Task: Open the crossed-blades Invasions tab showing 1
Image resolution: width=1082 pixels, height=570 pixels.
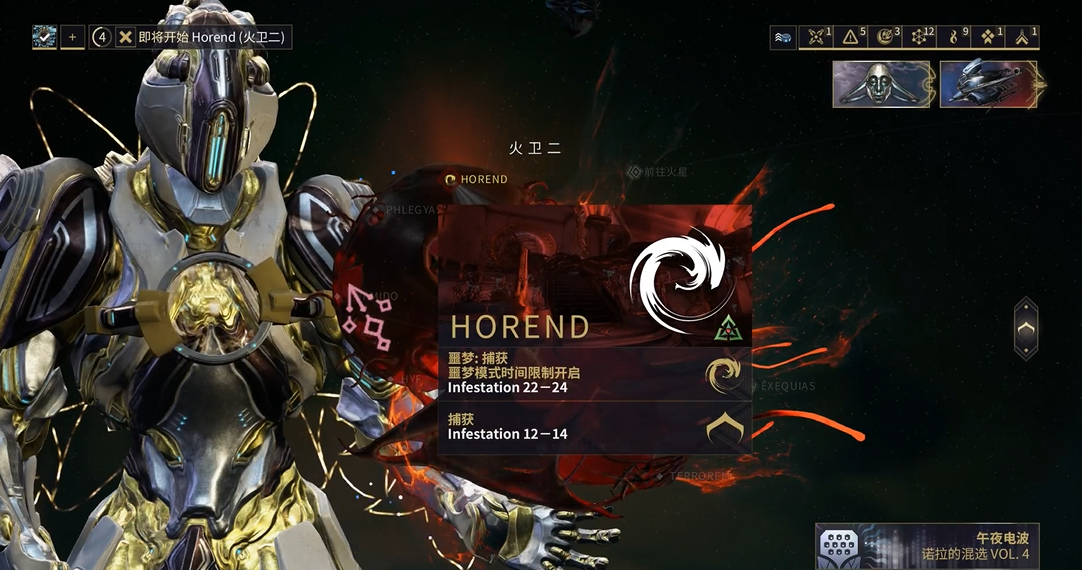Action: coord(817,38)
